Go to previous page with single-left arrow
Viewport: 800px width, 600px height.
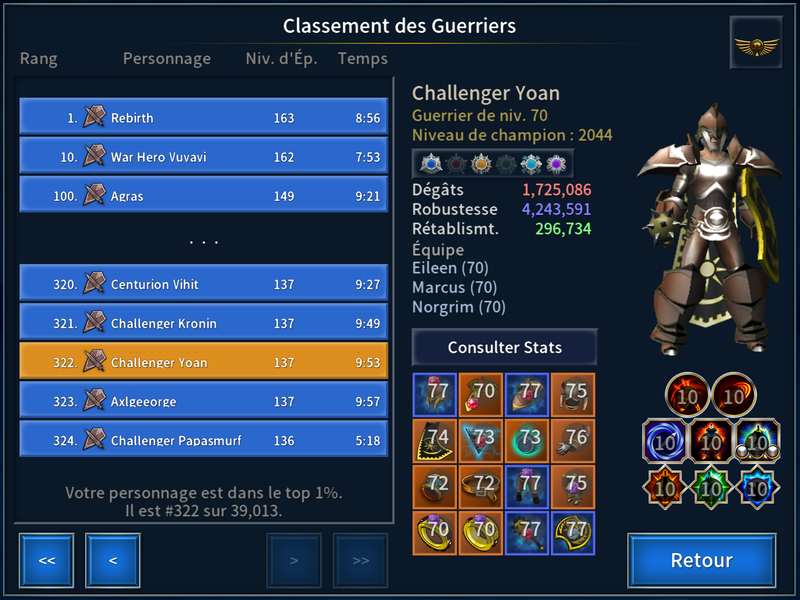tap(113, 560)
